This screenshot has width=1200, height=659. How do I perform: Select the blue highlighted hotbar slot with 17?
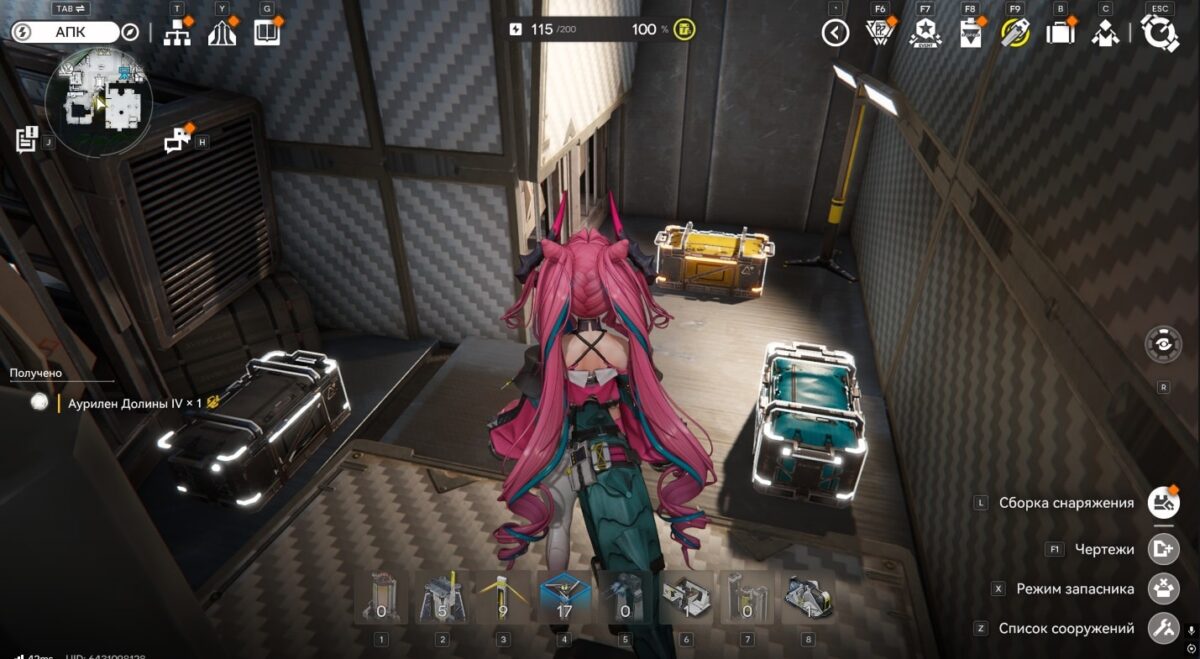564,597
